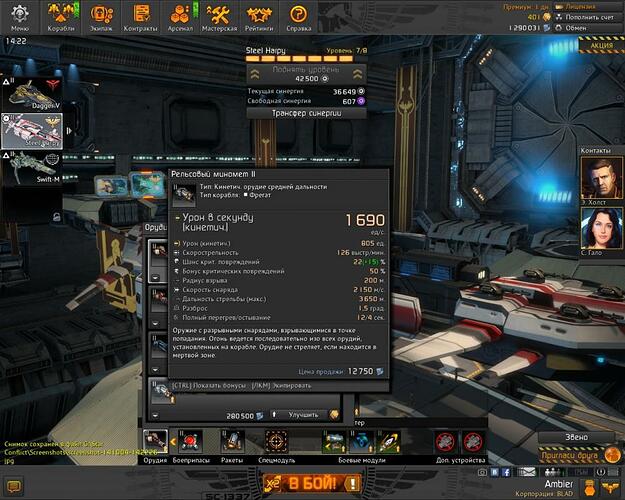Launch battle with the В БОЙ! button
Image resolution: width=625 pixels, height=500 pixels.
[312, 484]
